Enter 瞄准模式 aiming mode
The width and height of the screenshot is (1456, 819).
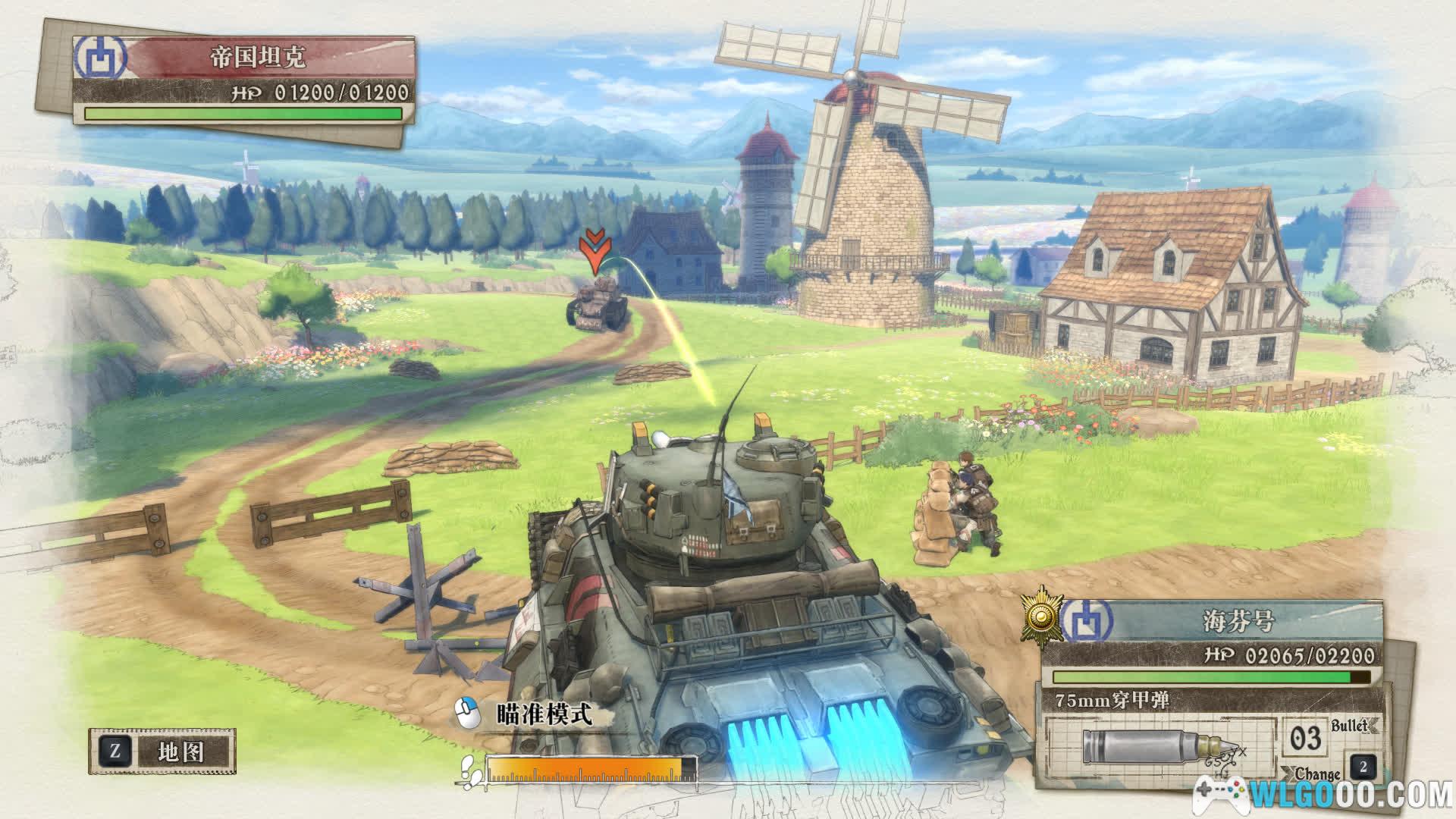coord(543,714)
